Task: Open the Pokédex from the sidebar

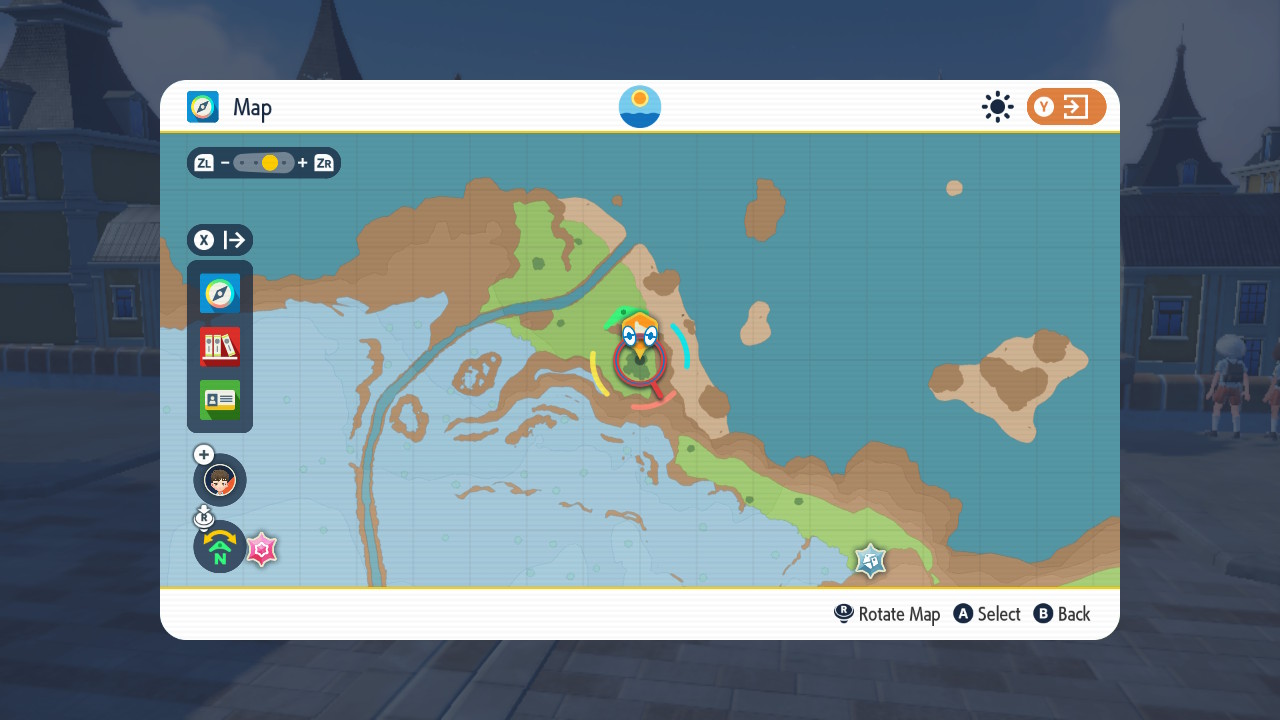Action: [x=219, y=347]
